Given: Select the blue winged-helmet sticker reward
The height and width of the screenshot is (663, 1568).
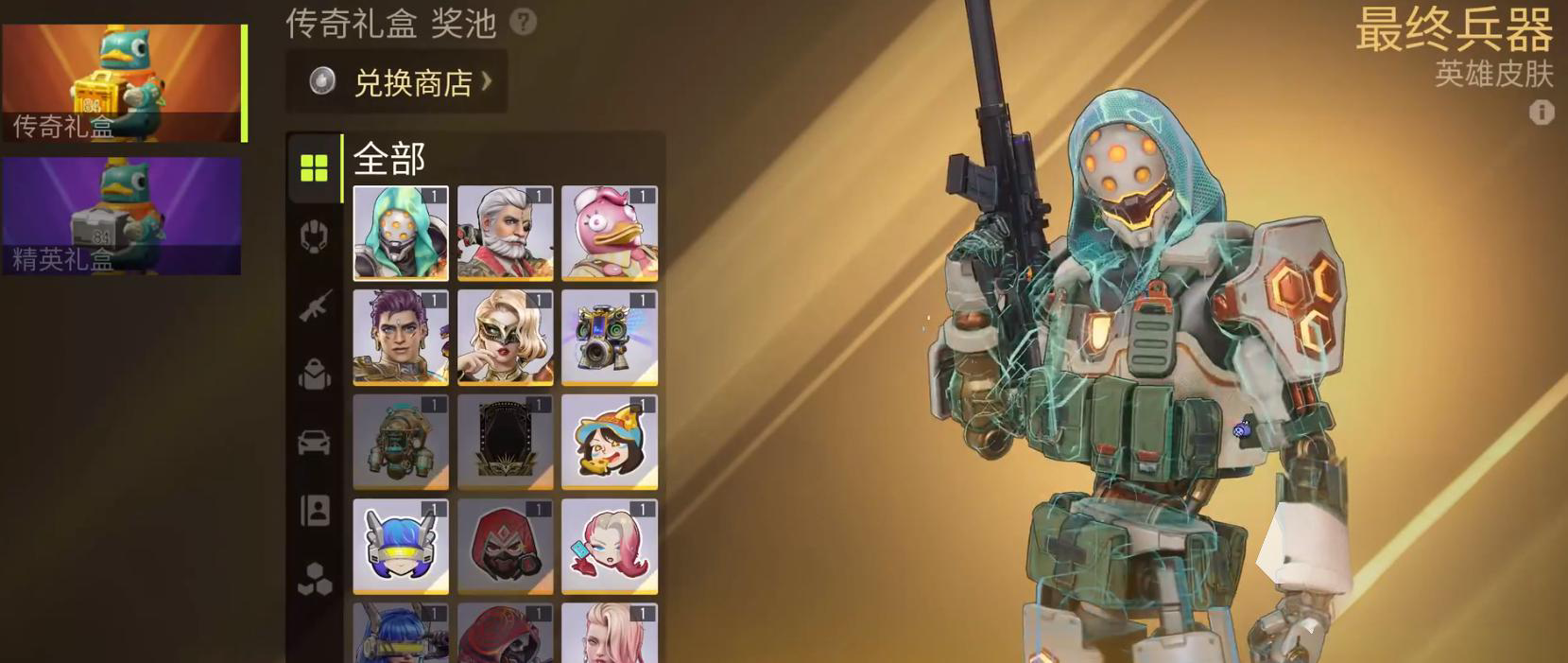Looking at the screenshot, I should click(x=401, y=547).
